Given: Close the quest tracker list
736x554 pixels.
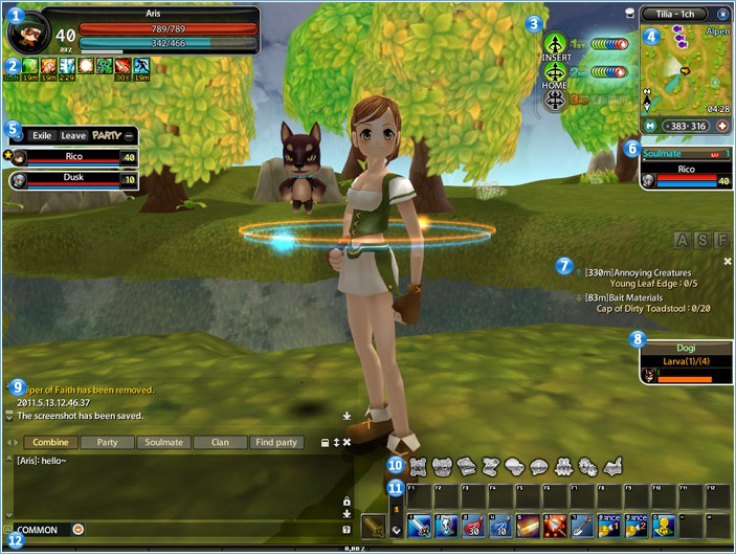Looking at the screenshot, I should coord(727,261).
